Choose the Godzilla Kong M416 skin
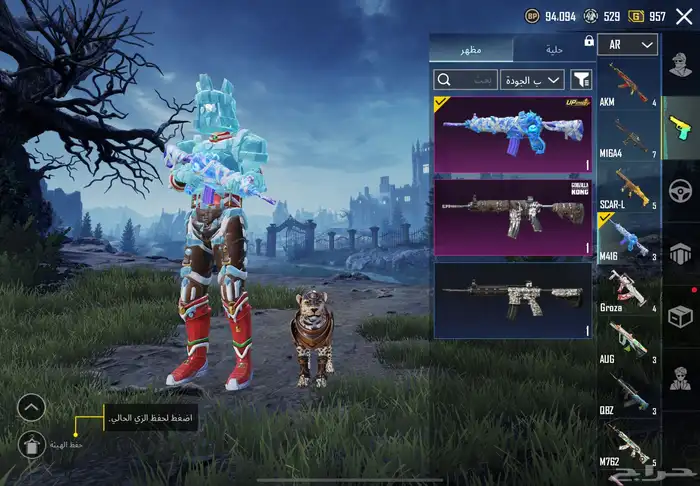Image resolution: width=700 pixels, height=486 pixels. coord(513,218)
